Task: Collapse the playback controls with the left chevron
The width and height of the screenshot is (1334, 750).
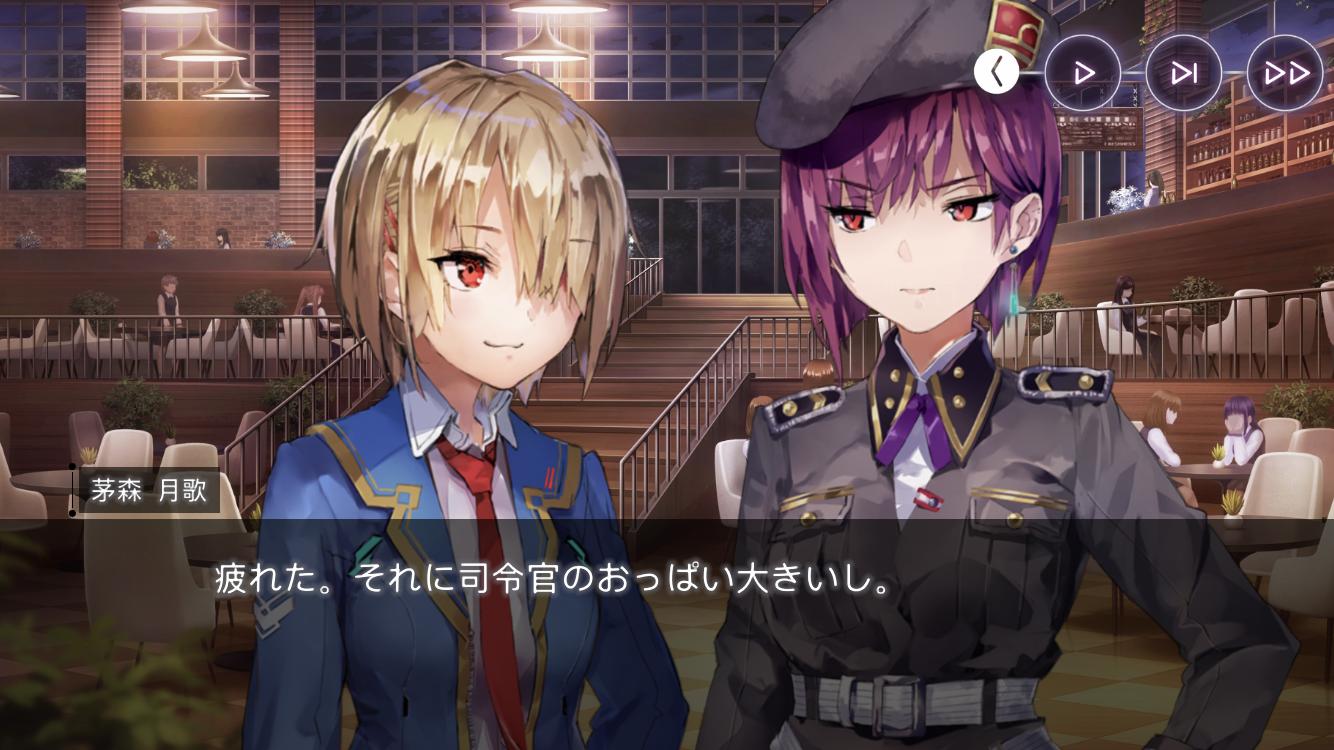Action: pos(996,71)
